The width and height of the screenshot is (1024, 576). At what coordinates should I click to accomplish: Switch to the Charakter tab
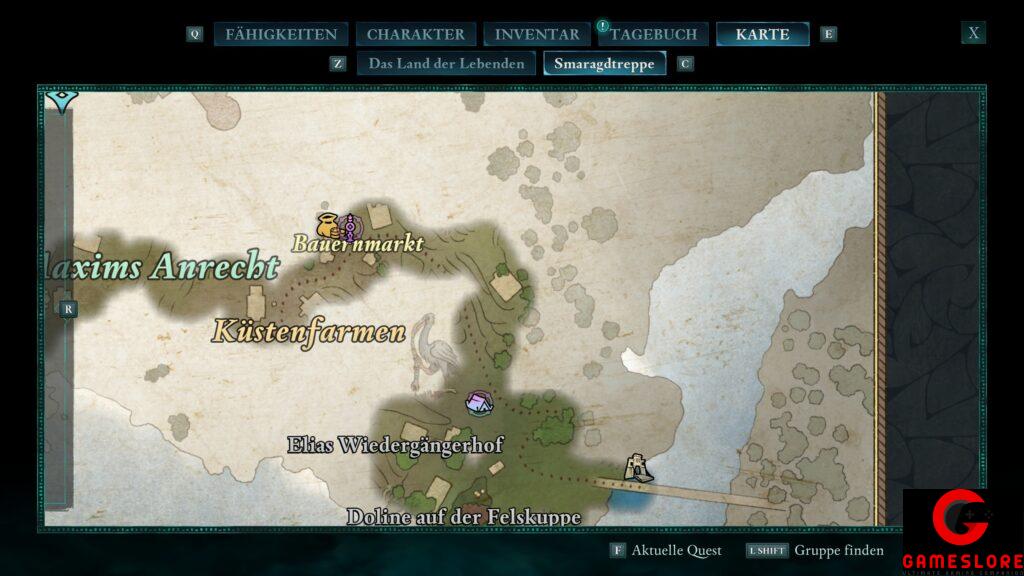point(415,34)
